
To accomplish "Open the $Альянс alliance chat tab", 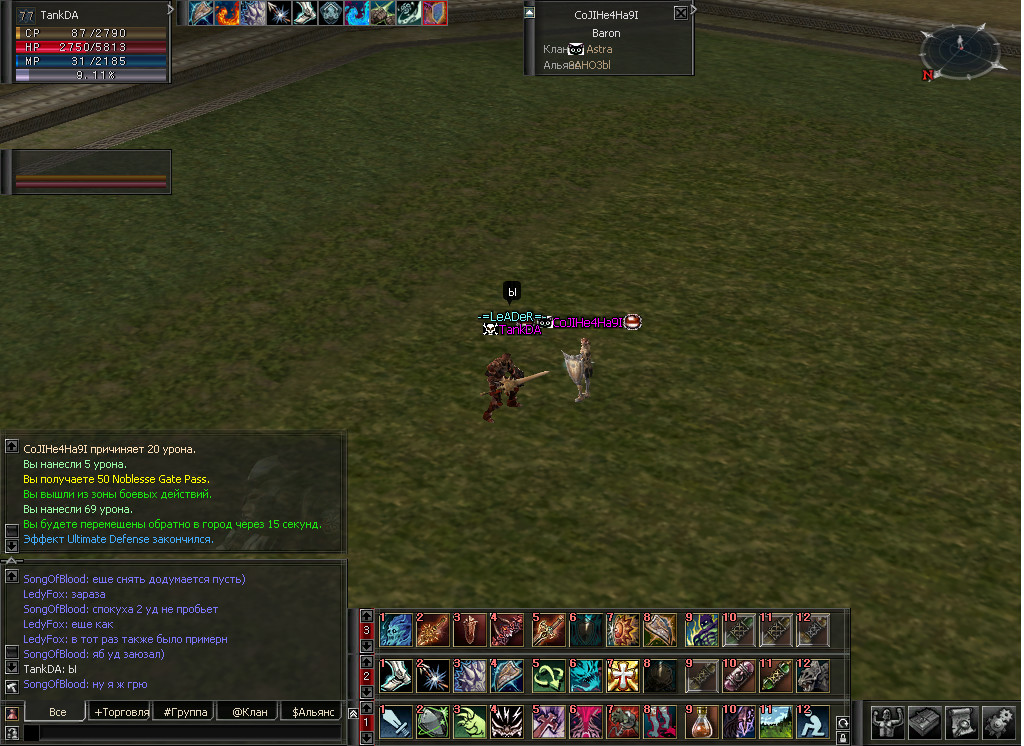I will pyautogui.click(x=311, y=712).
